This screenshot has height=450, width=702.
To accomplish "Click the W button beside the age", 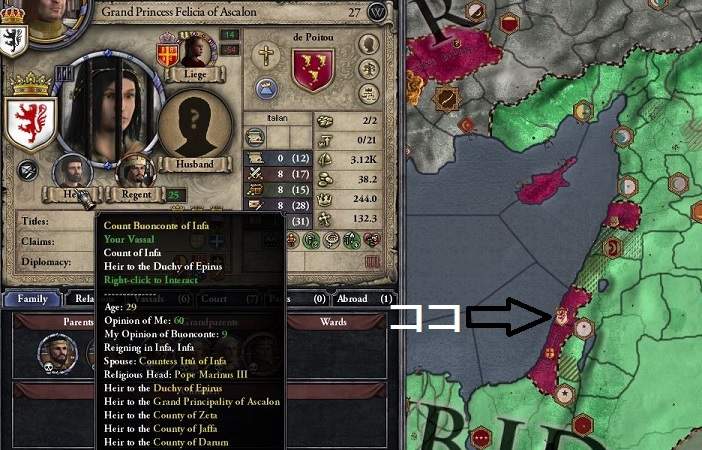I will click(x=377, y=12).
